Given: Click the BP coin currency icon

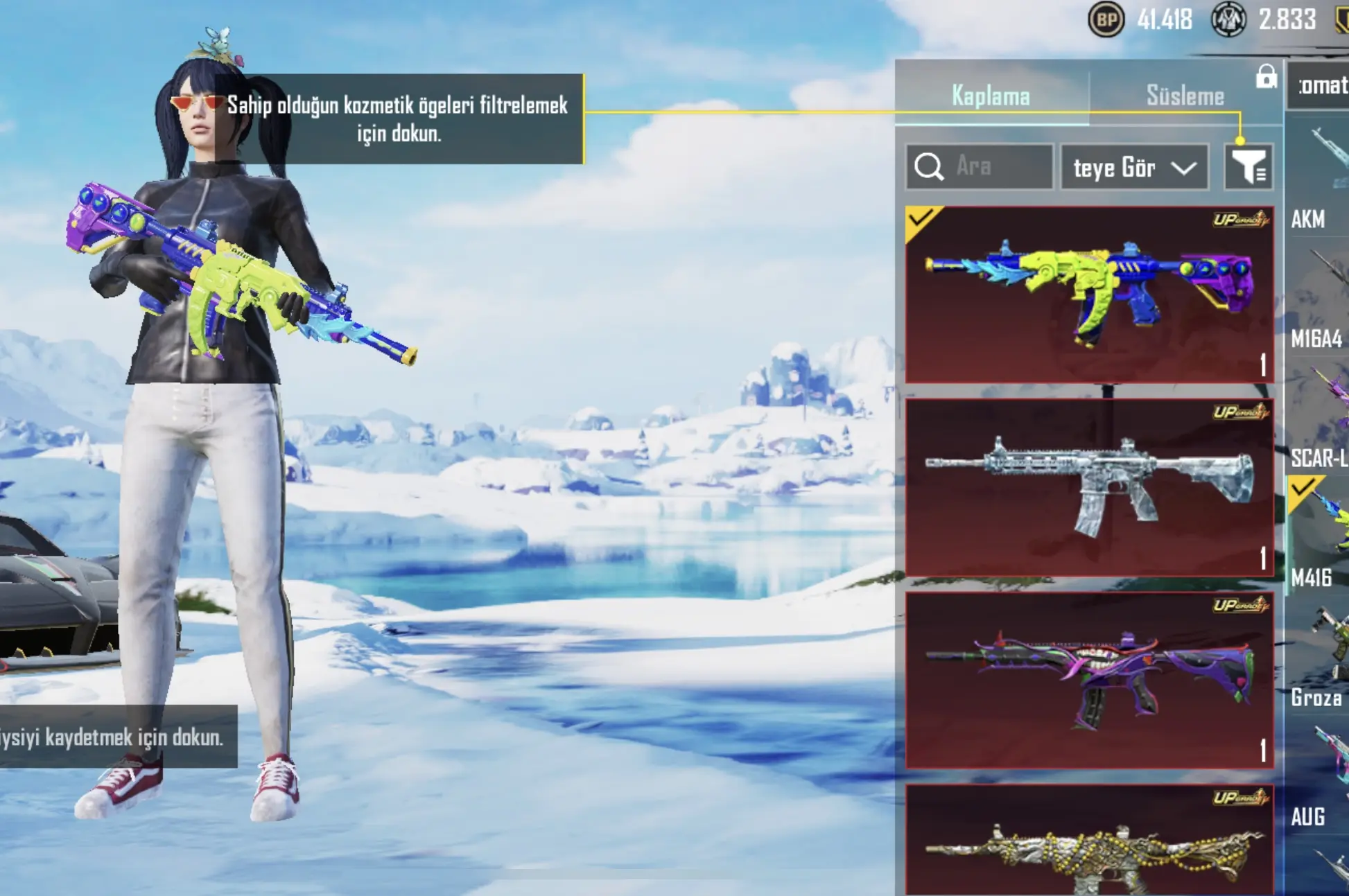Looking at the screenshot, I should click(1106, 20).
